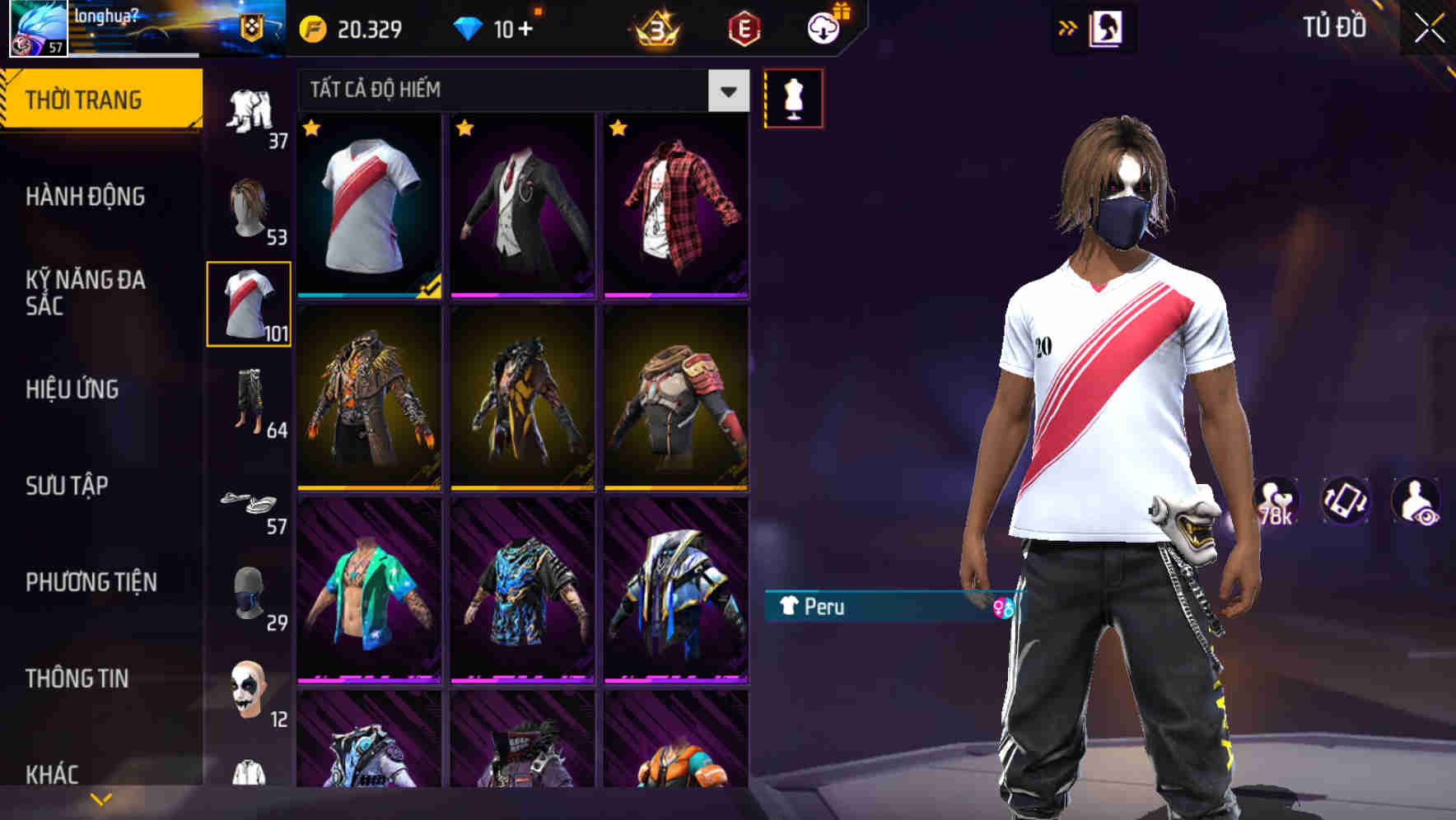This screenshot has width=1456, height=820.
Task: Switch to the HÀNH ĐỘNG tab
Action: click(85, 197)
